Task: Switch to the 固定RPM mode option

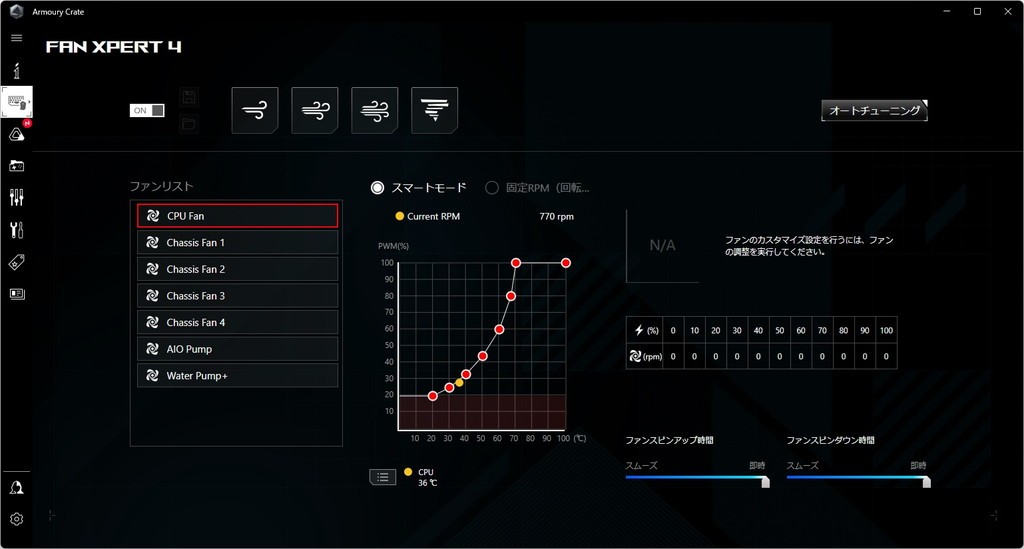Action: (x=492, y=187)
